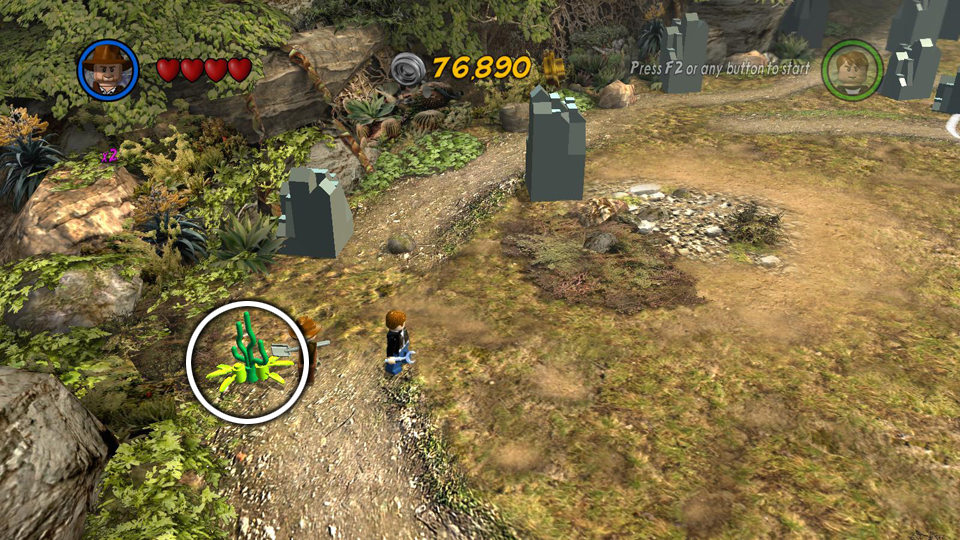Select the player two character portrait
The width and height of the screenshot is (960, 540).
click(852, 69)
